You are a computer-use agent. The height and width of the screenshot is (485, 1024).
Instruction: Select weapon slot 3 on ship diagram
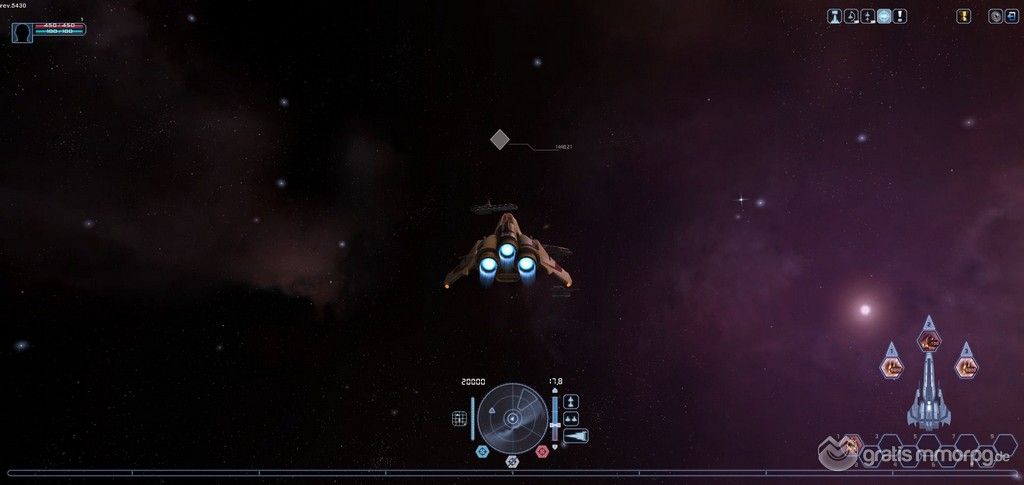click(x=966, y=367)
